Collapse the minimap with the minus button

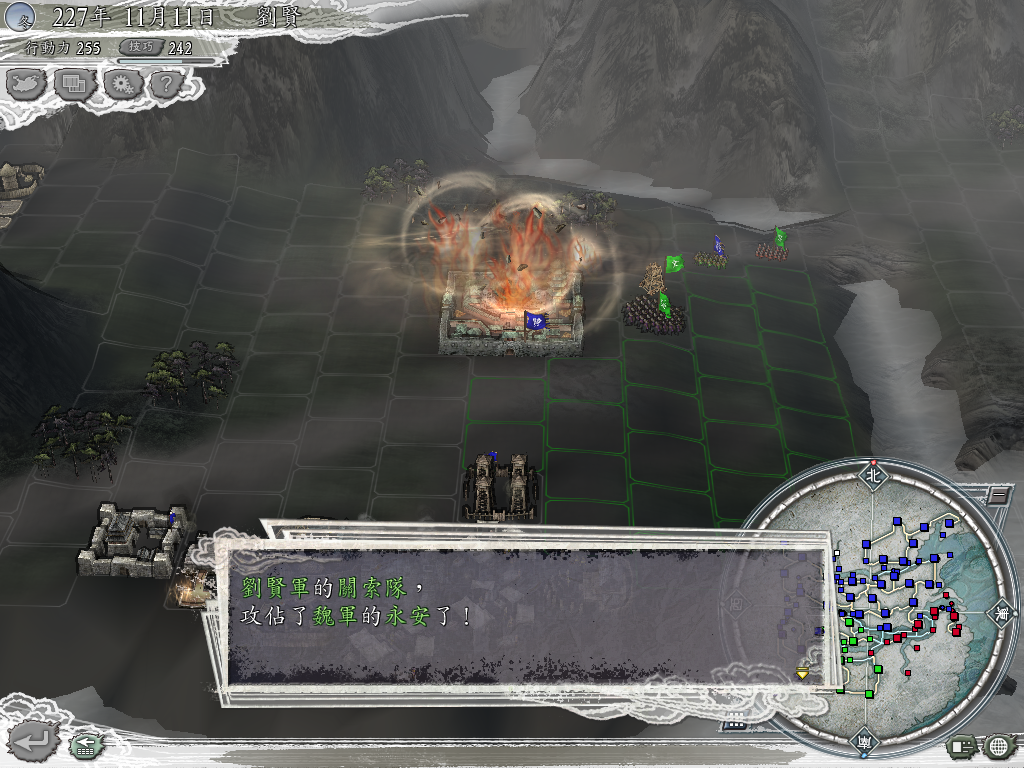pyautogui.click(x=997, y=494)
